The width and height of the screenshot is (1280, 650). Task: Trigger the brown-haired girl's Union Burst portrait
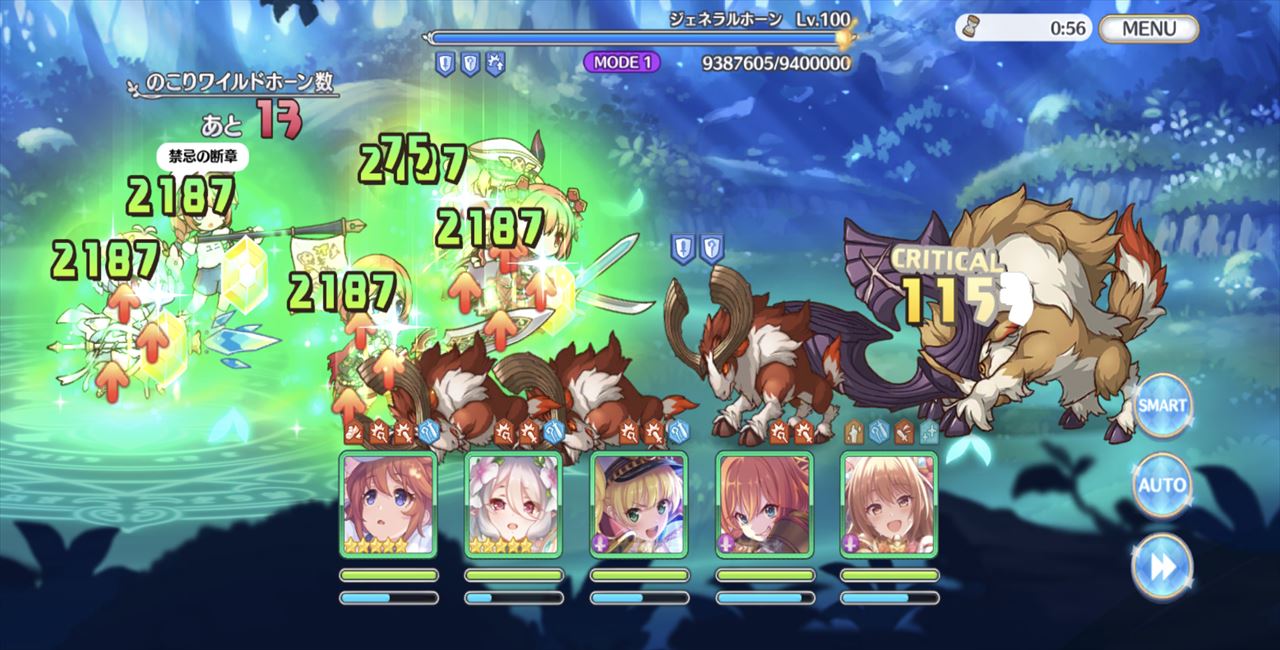click(388, 504)
